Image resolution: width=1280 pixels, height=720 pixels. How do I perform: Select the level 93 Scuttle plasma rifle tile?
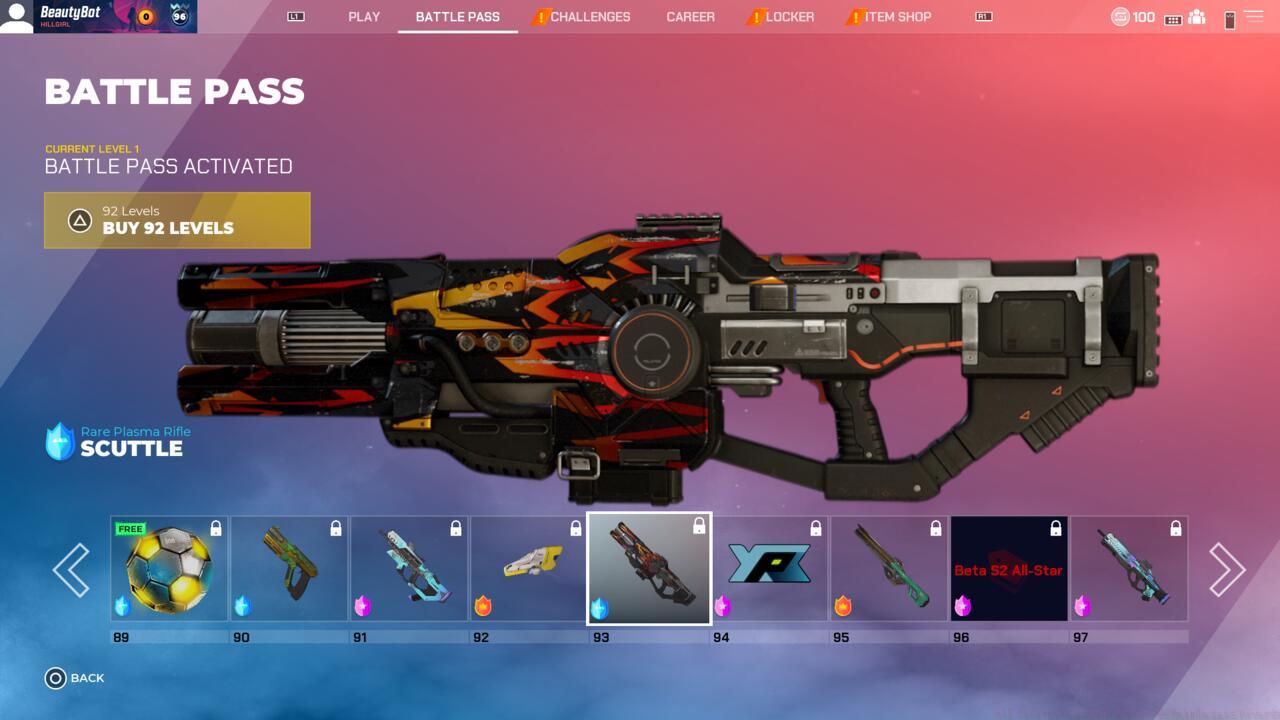tap(649, 568)
